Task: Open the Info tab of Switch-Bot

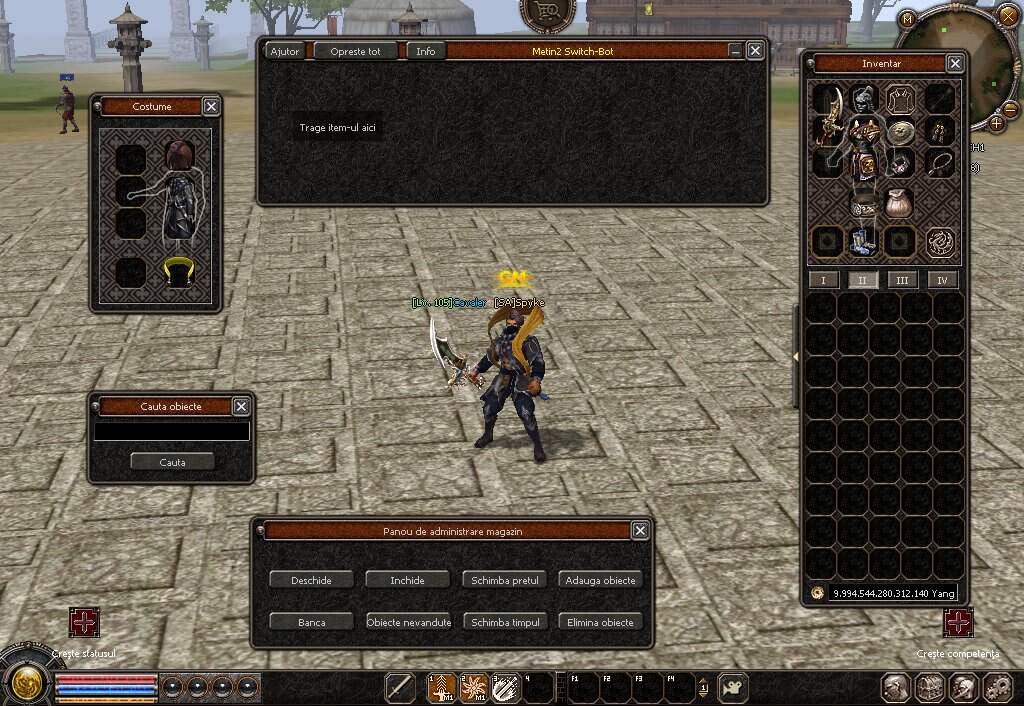Action: 426,51
